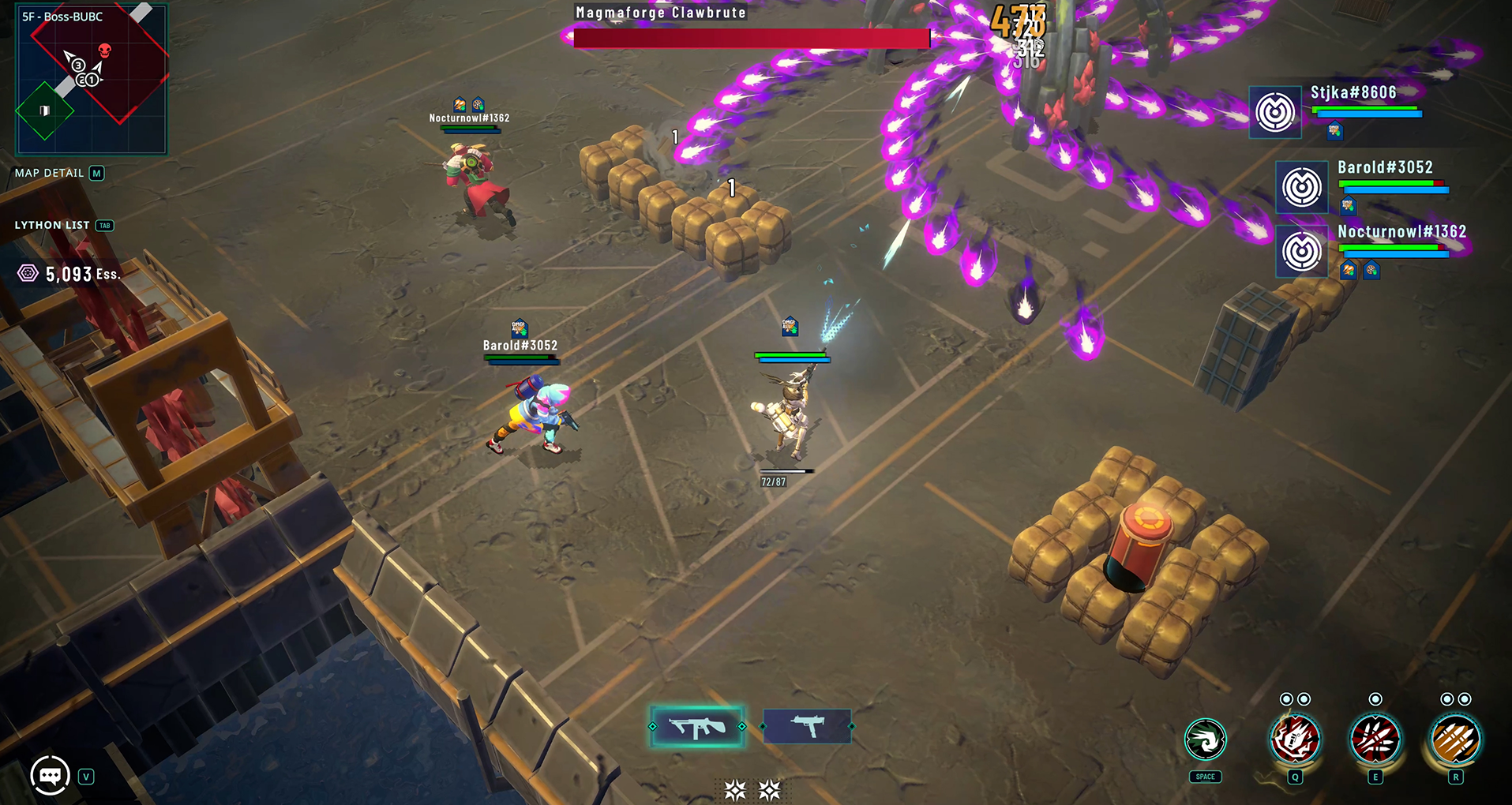Click the boss's red health bar
1512x805 pixels.
coord(752,38)
